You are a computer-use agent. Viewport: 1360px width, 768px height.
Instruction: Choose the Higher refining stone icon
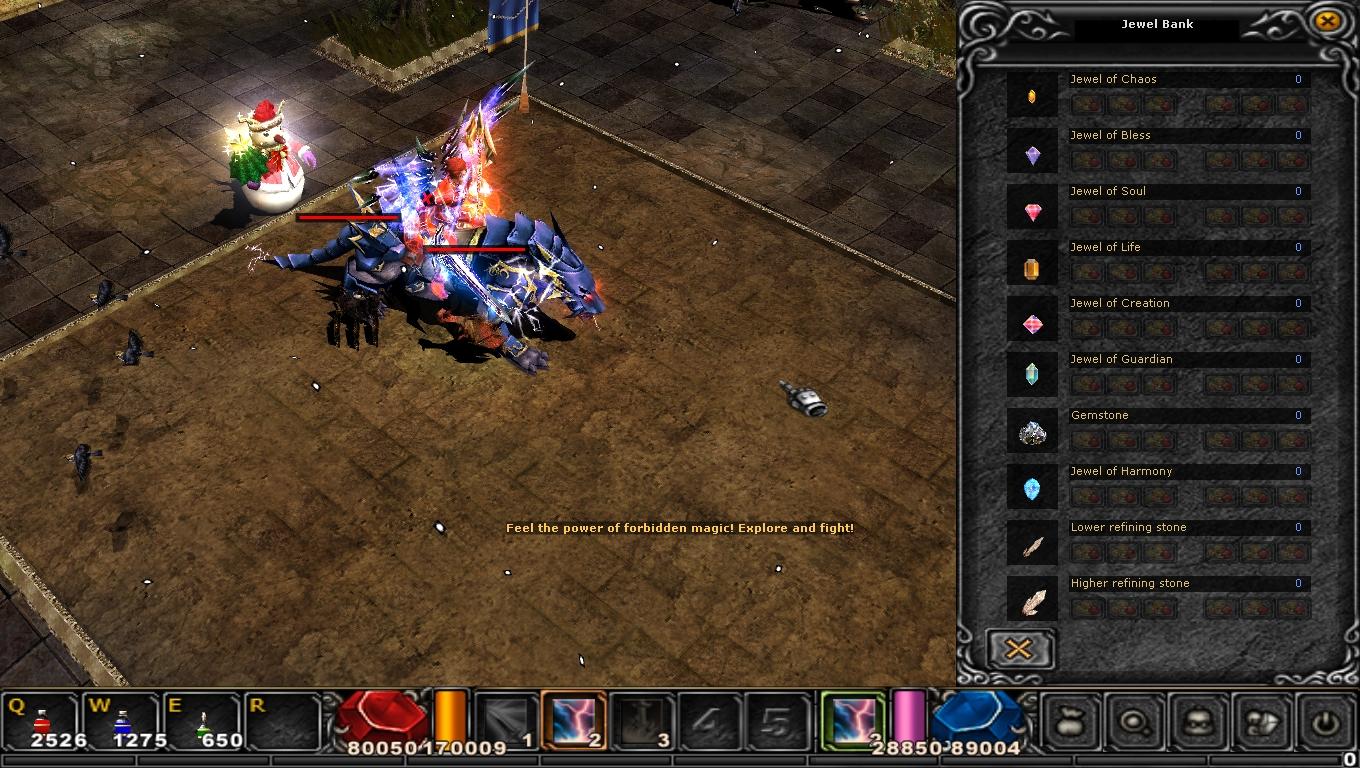pos(1032,601)
